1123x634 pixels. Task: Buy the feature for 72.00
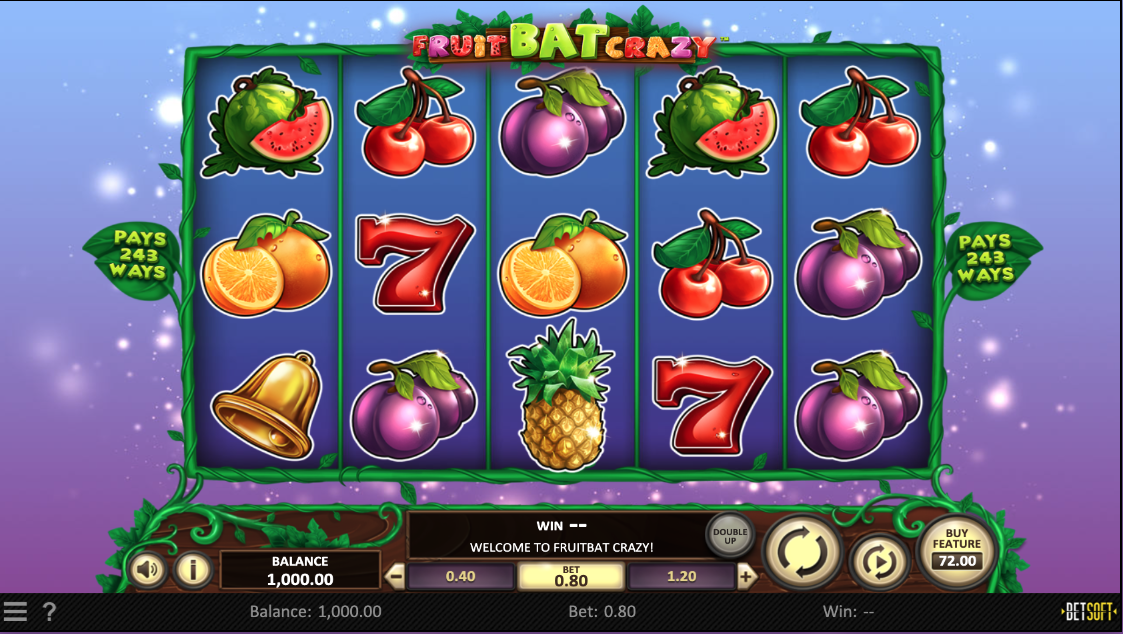coord(958,551)
